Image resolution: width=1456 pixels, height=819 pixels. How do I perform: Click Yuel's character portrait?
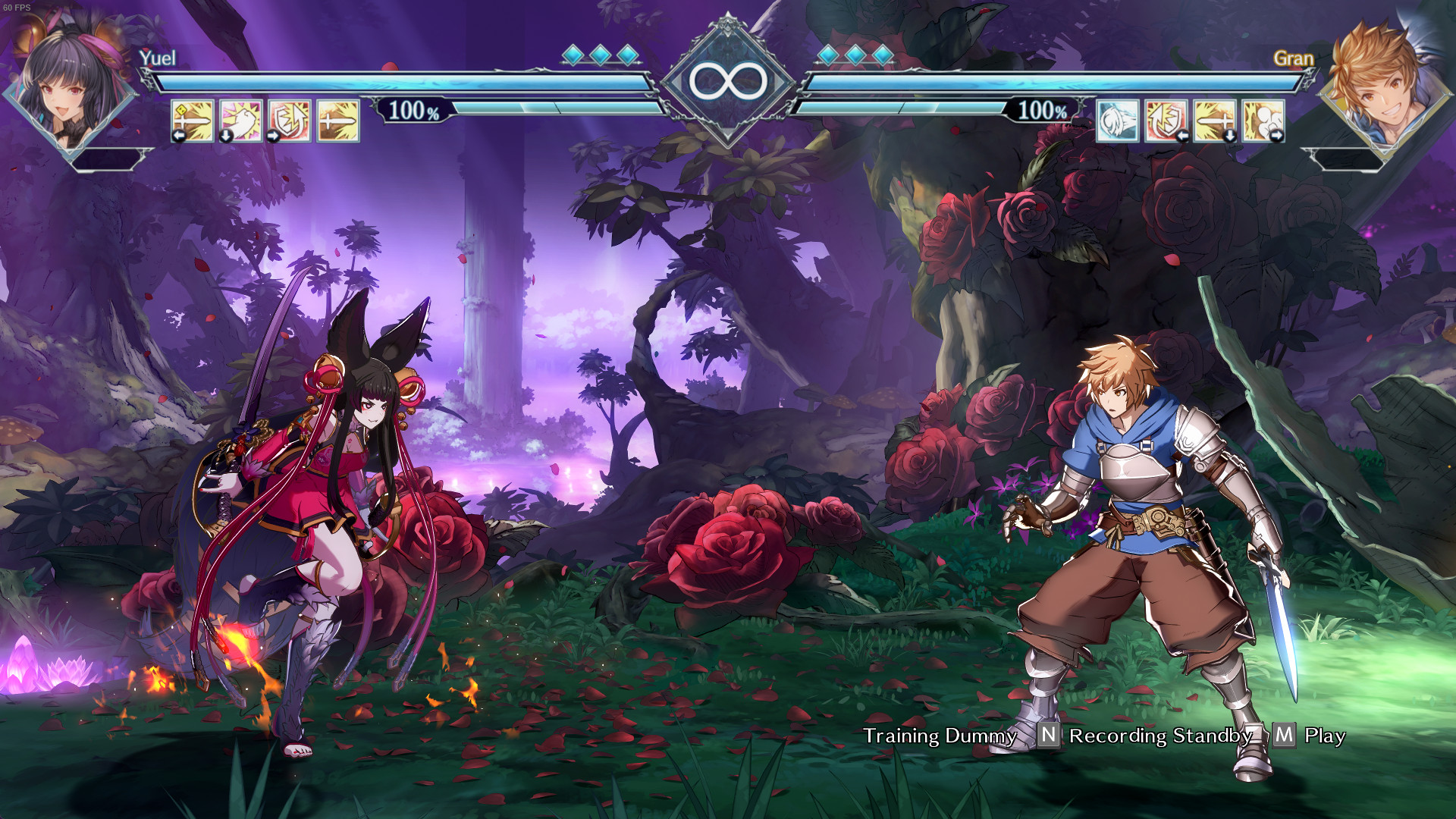click(71, 87)
